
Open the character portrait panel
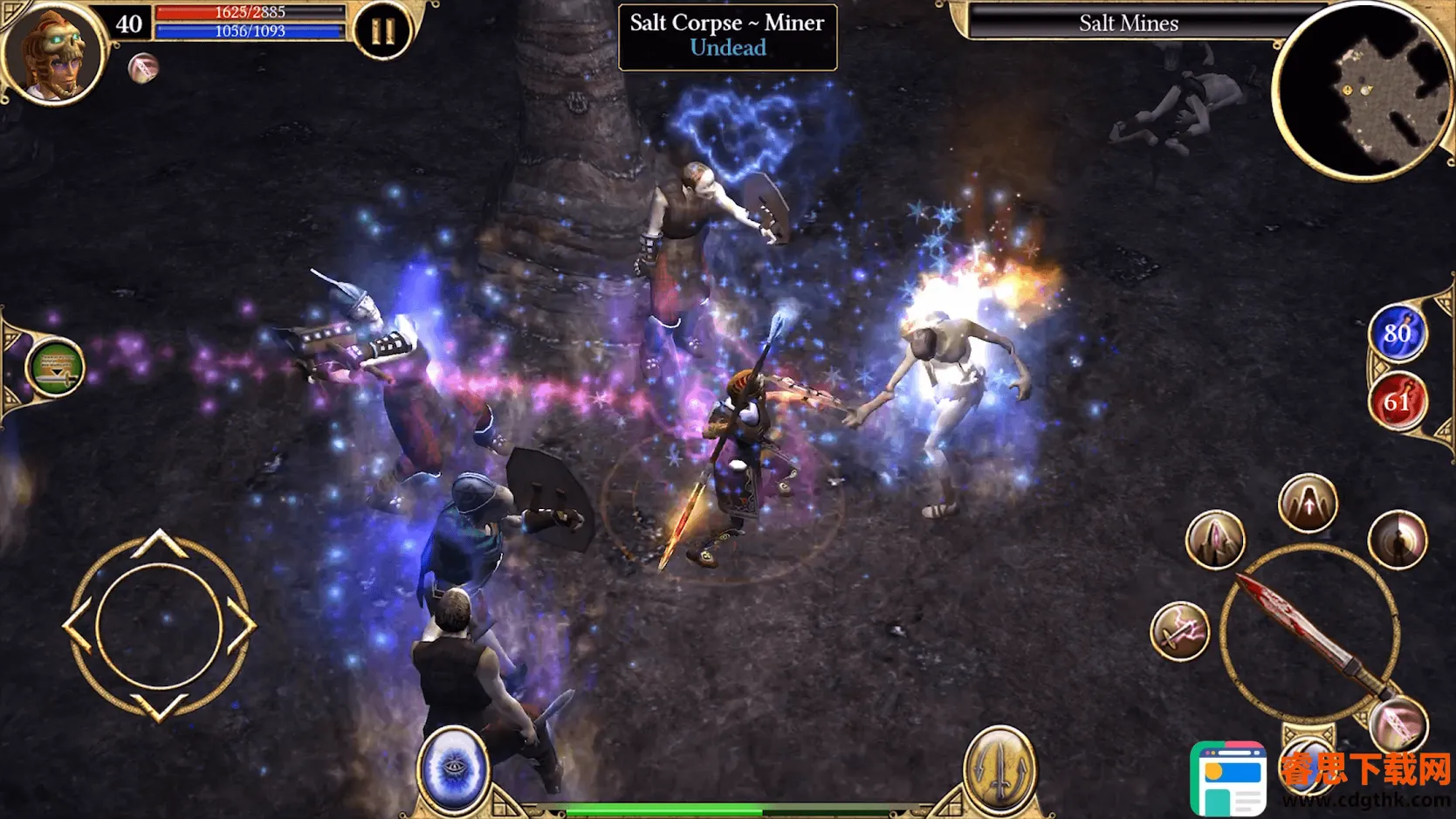point(54,54)
